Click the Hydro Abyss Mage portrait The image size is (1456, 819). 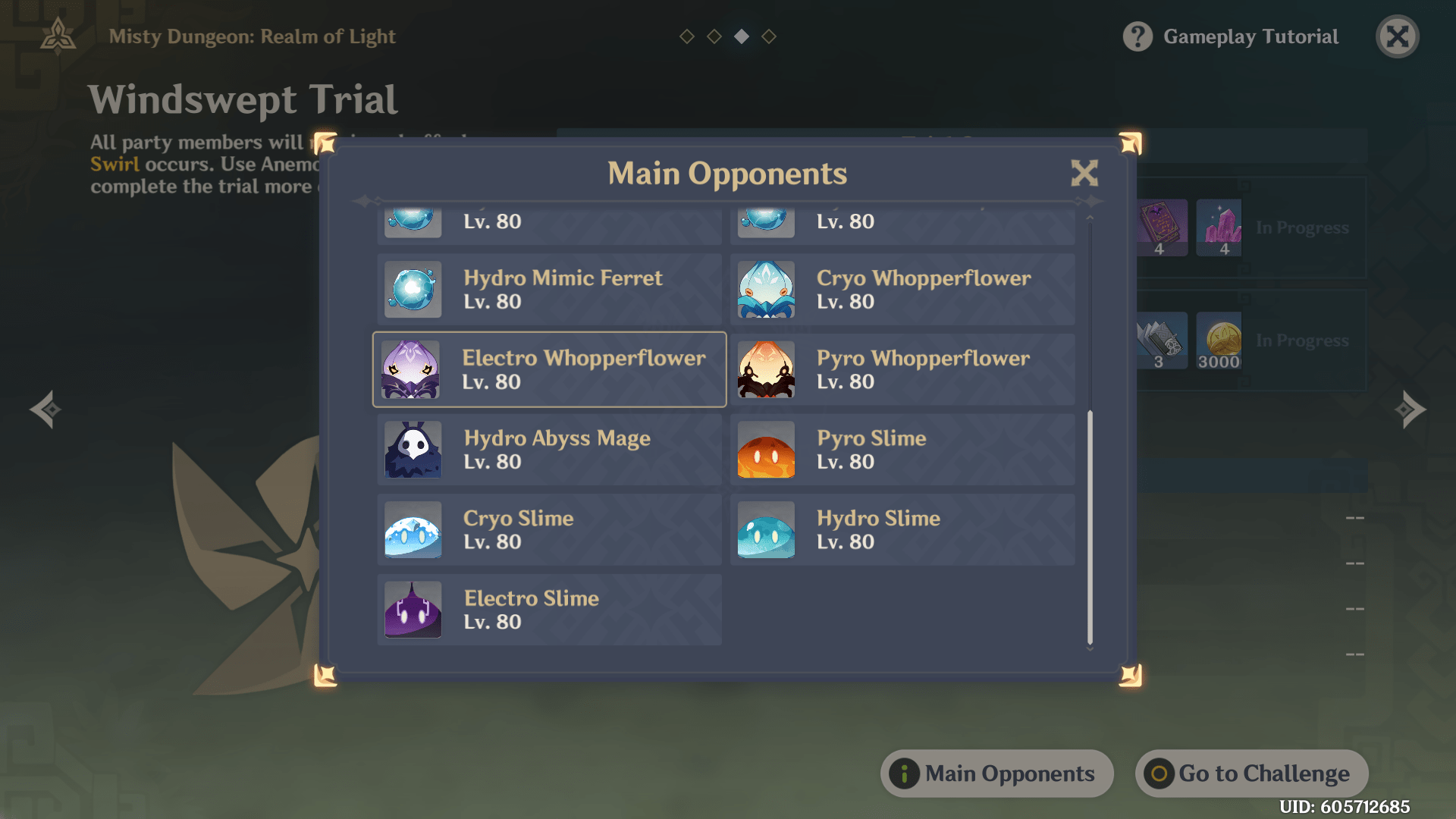point(413,450)
